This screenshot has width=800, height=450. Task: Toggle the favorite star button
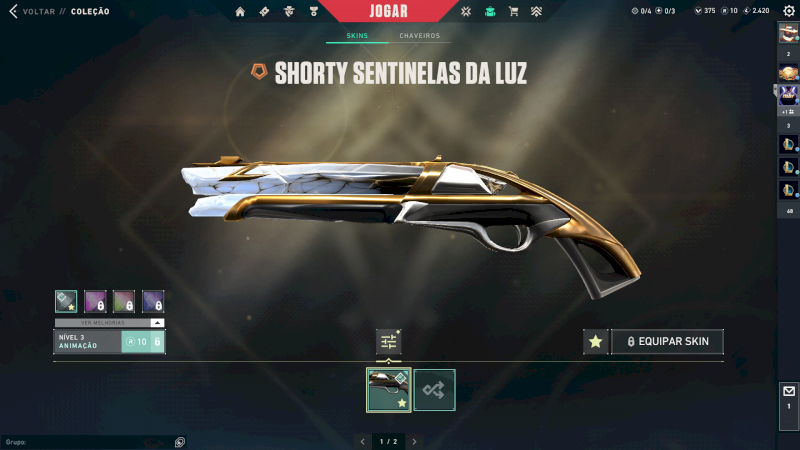(x=596, y=342)
